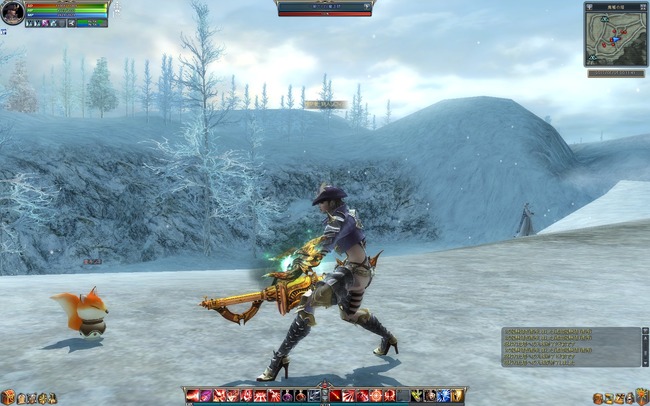Image resolution: width=650 pixels, height=406 pixels.
Task: Click the button at minimap's top-left corner
Action: (588, 5)
